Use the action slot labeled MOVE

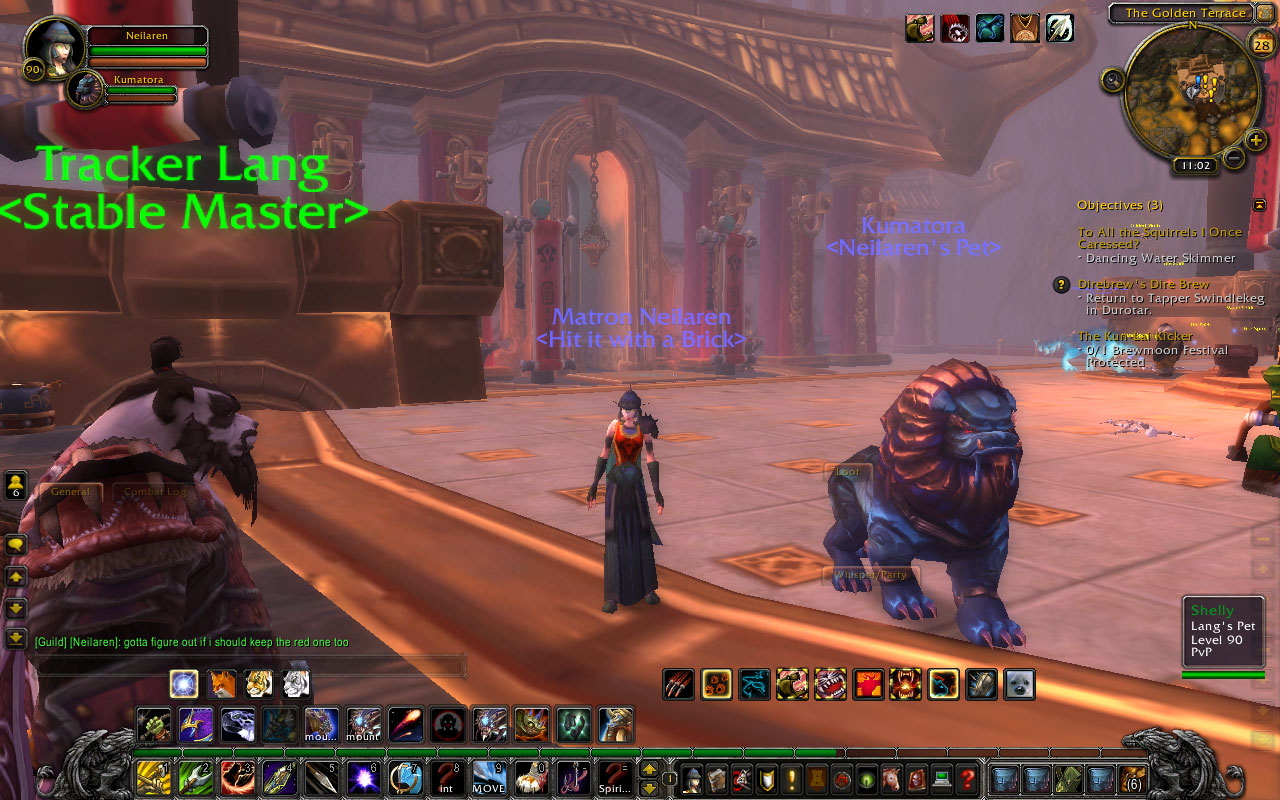[x=489, y=777]
